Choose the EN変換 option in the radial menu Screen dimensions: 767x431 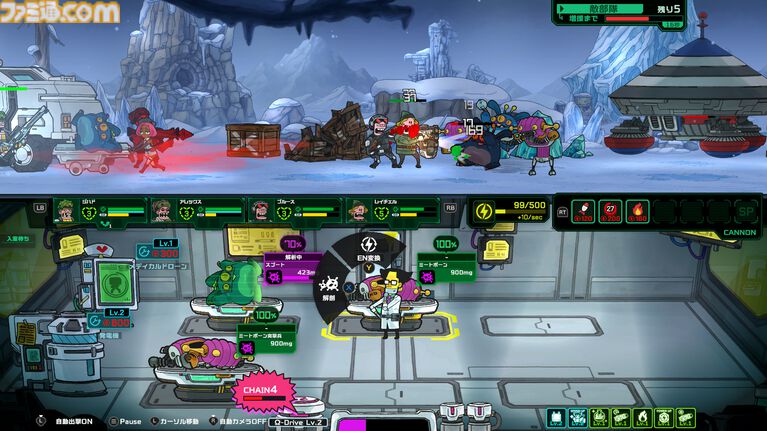[367, 250]
